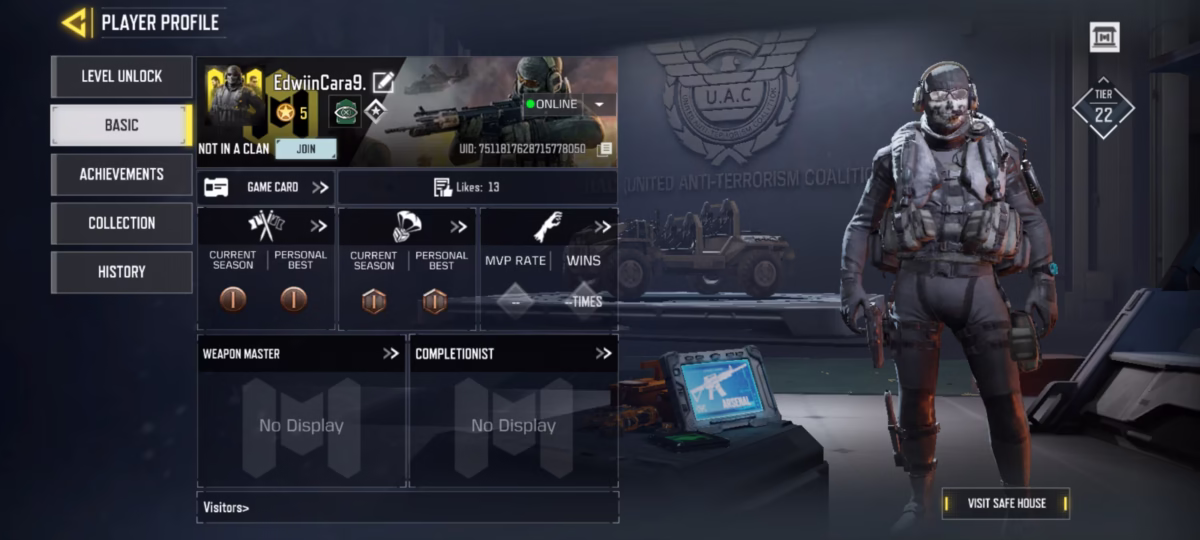Visit the Safe House
The height and width of the screenshot is (540, 1200).
click(1006, 503)
